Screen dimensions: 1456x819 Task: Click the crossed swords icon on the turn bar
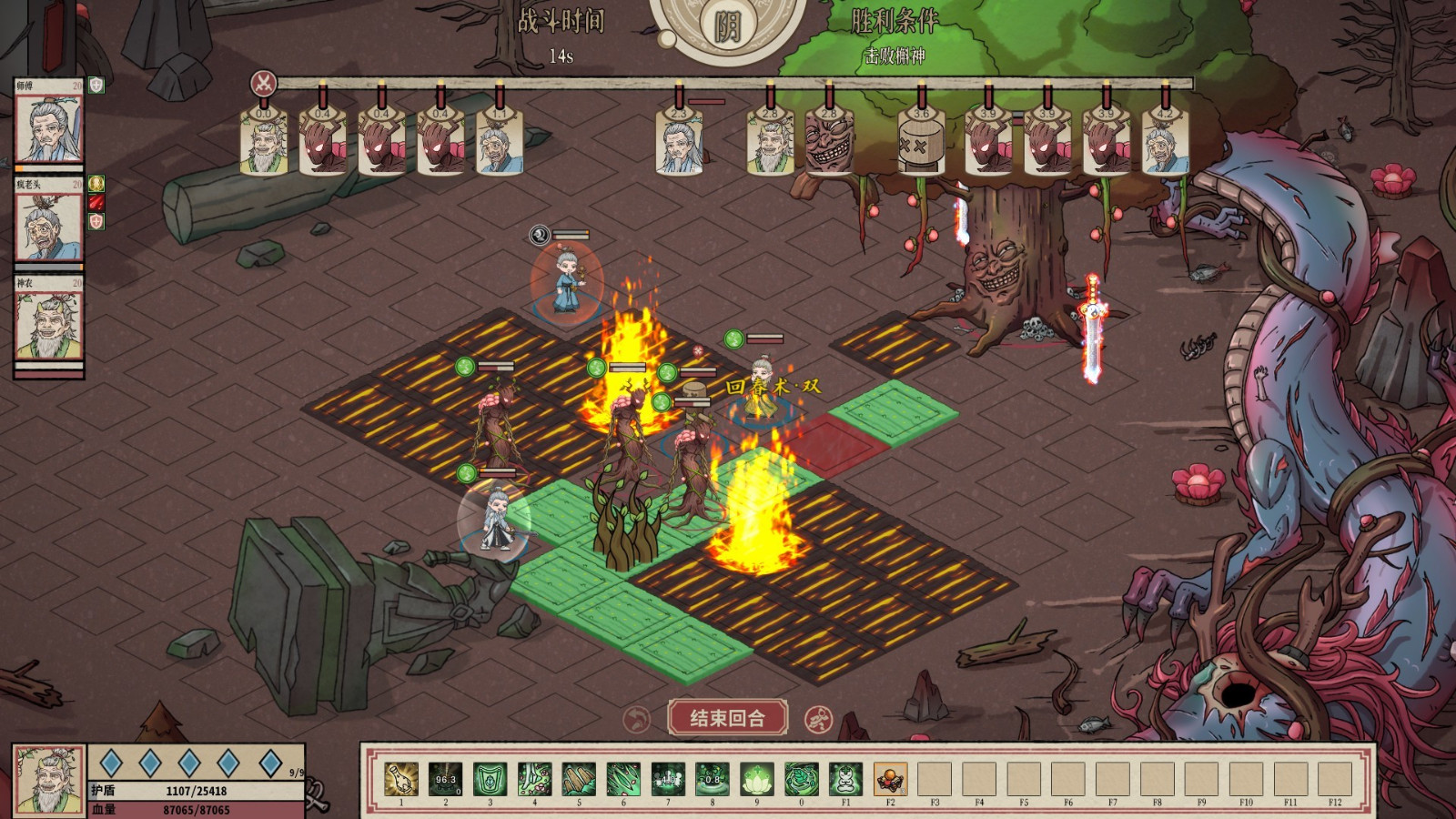click(x=264, y=84)
